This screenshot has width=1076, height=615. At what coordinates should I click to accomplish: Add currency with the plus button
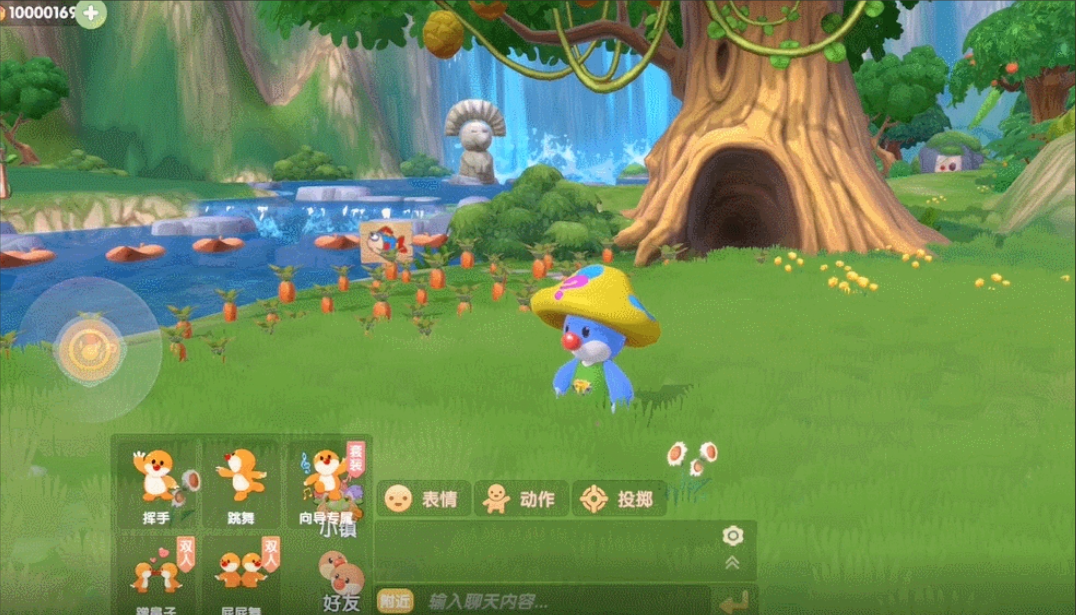(x=91, y=14)
